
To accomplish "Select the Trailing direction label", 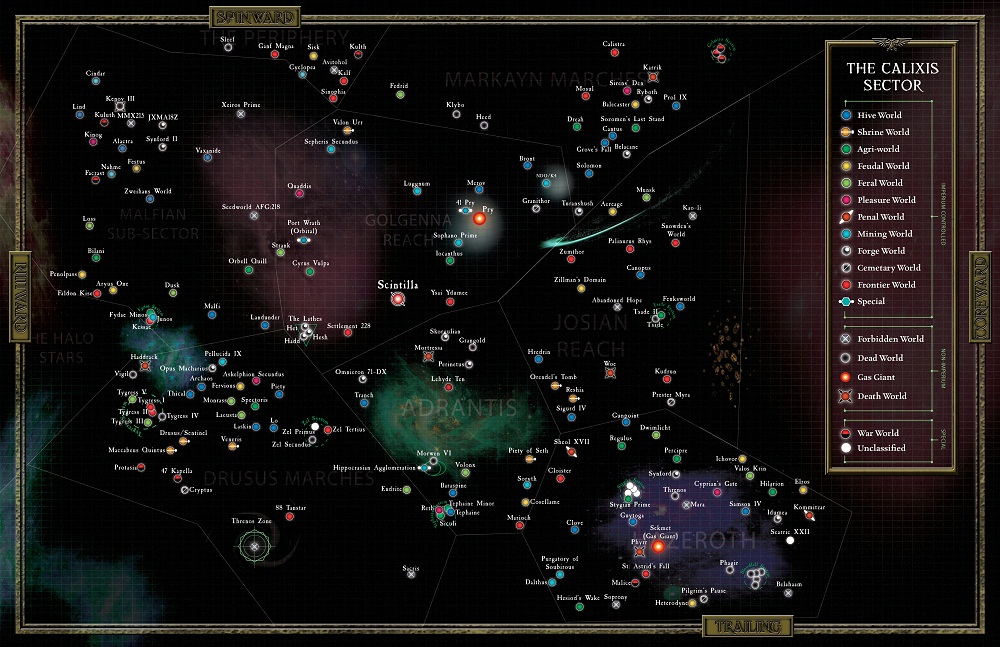I will click(746, 628).
